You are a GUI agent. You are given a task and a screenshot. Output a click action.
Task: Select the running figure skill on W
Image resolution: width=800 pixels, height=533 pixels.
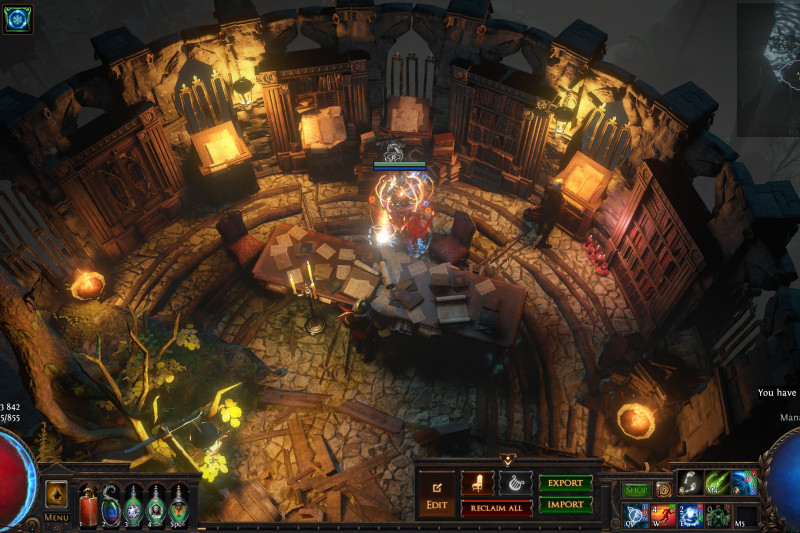tap(663, 516)
